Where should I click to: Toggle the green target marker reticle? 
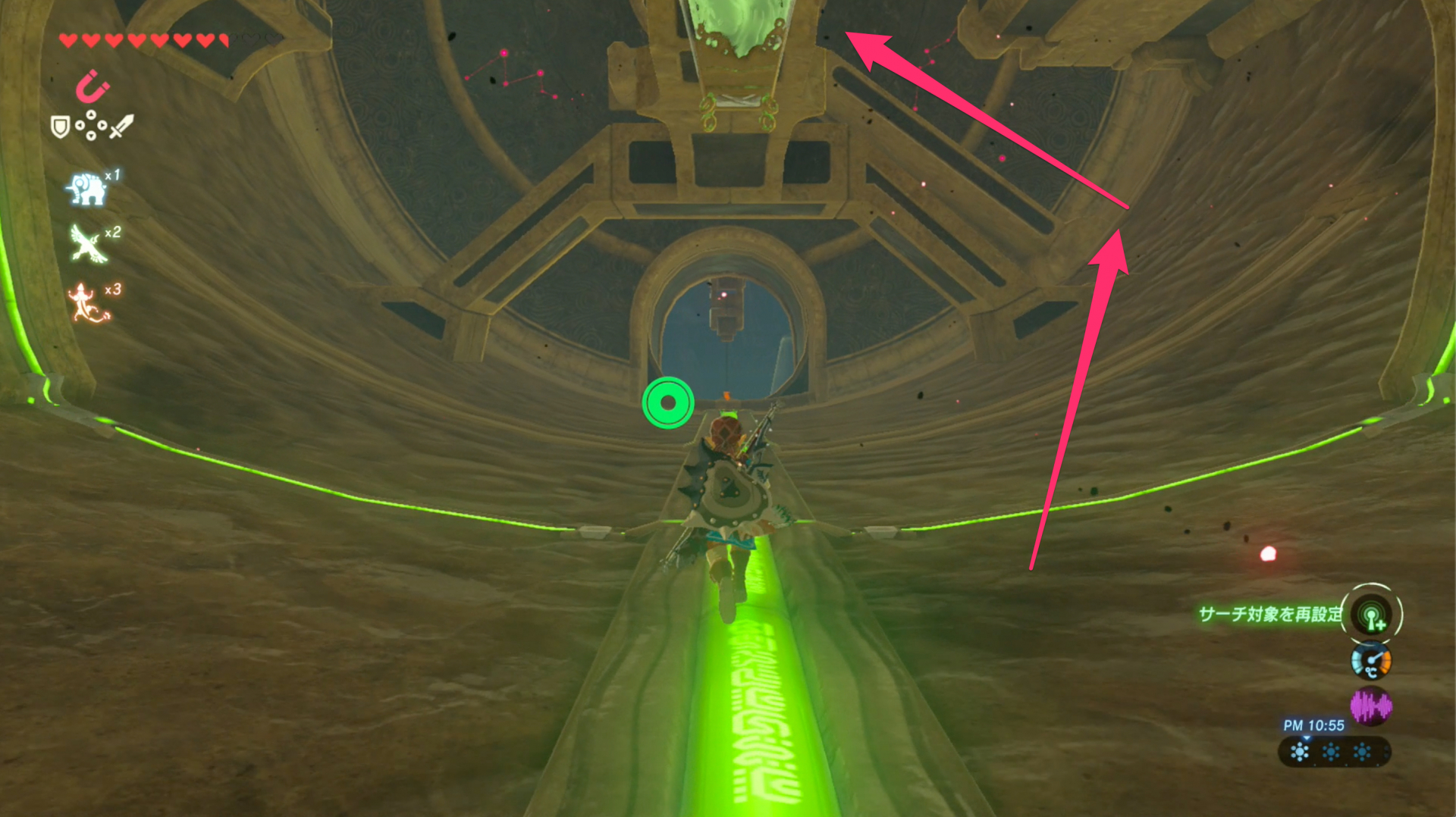(x=667, y=402)
